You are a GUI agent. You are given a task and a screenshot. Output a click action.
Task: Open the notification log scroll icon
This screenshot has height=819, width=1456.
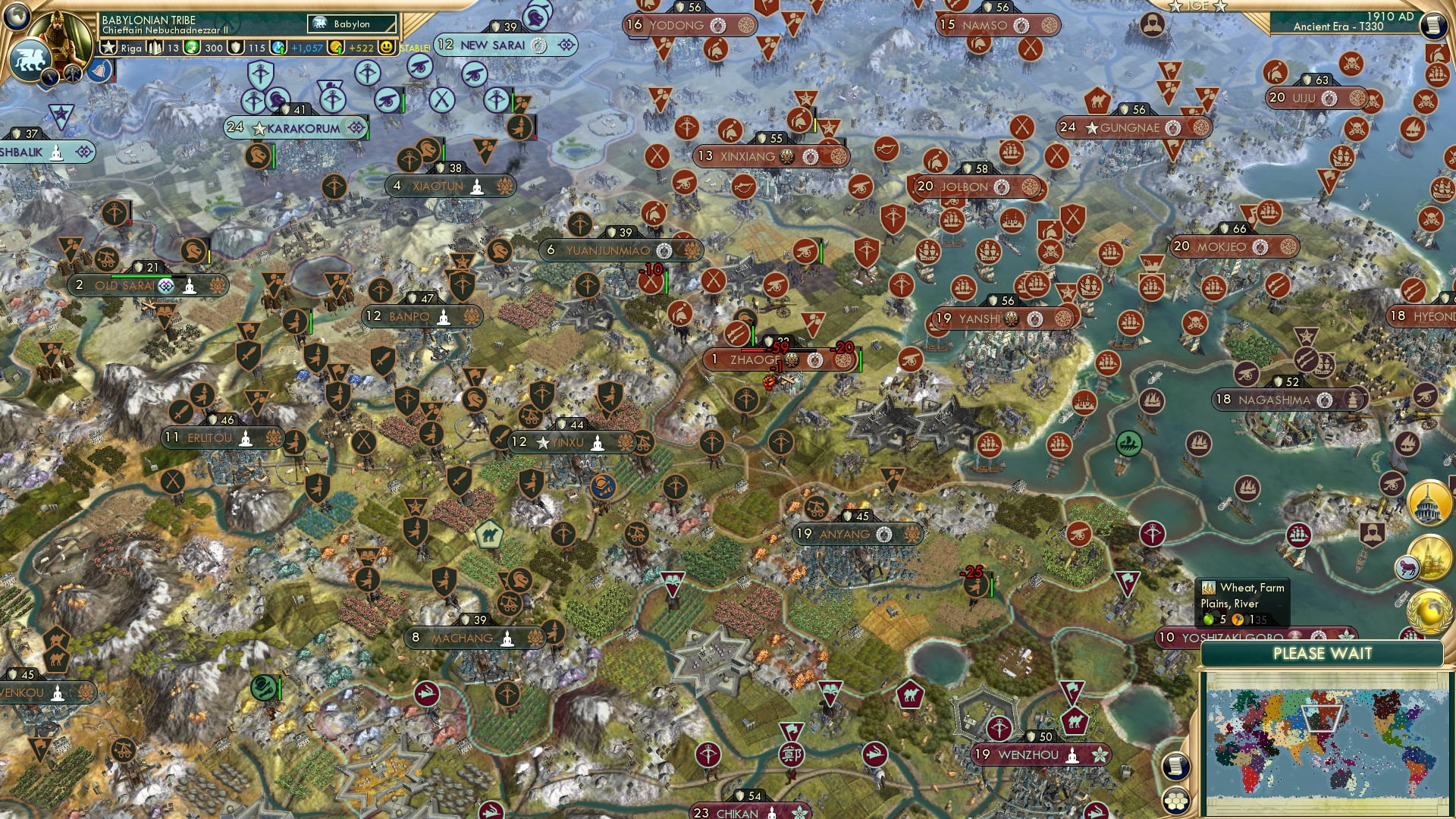click(x=1176, y=767)
